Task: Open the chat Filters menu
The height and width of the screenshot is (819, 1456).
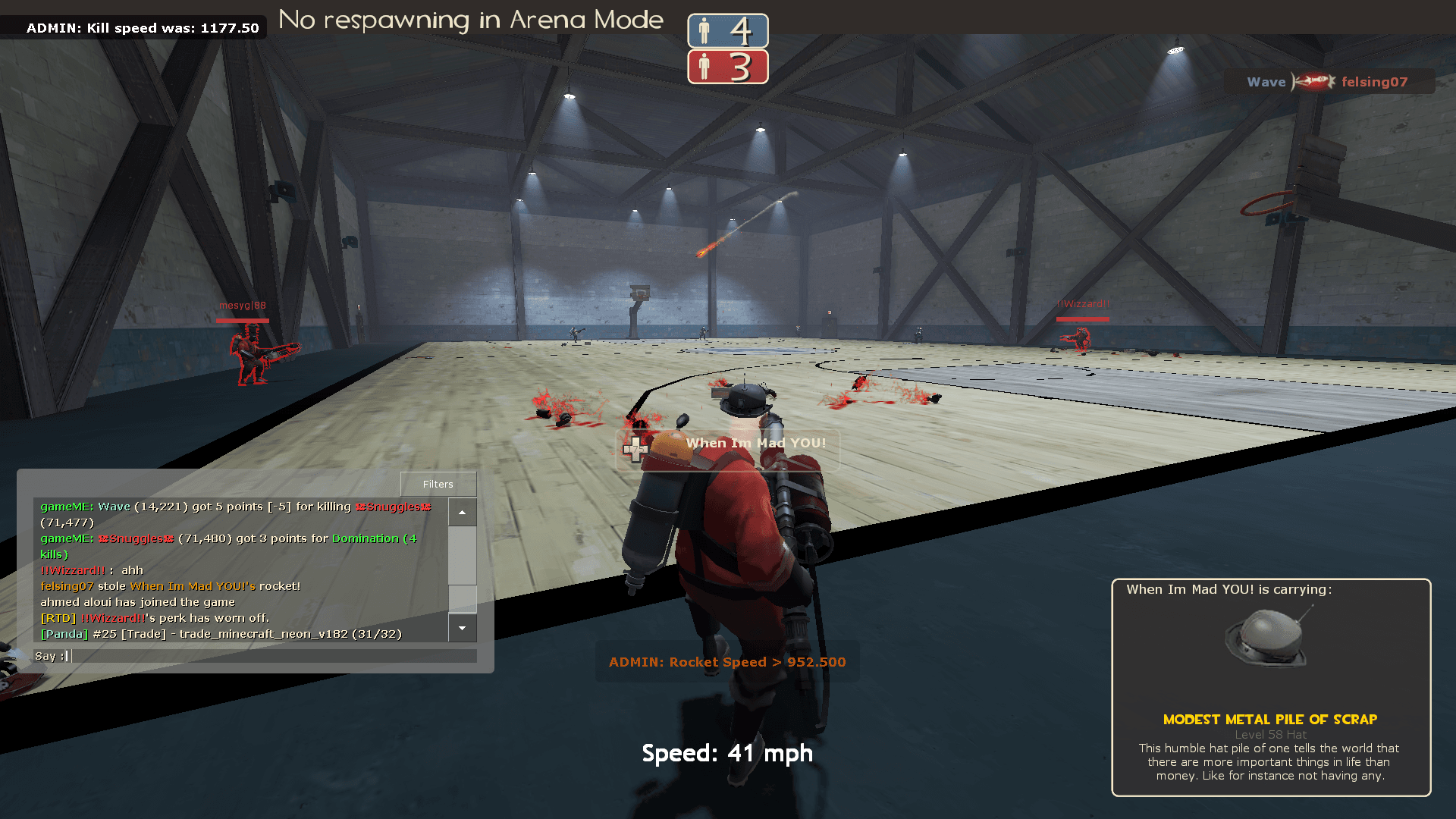Action: (x=438, y=484)
